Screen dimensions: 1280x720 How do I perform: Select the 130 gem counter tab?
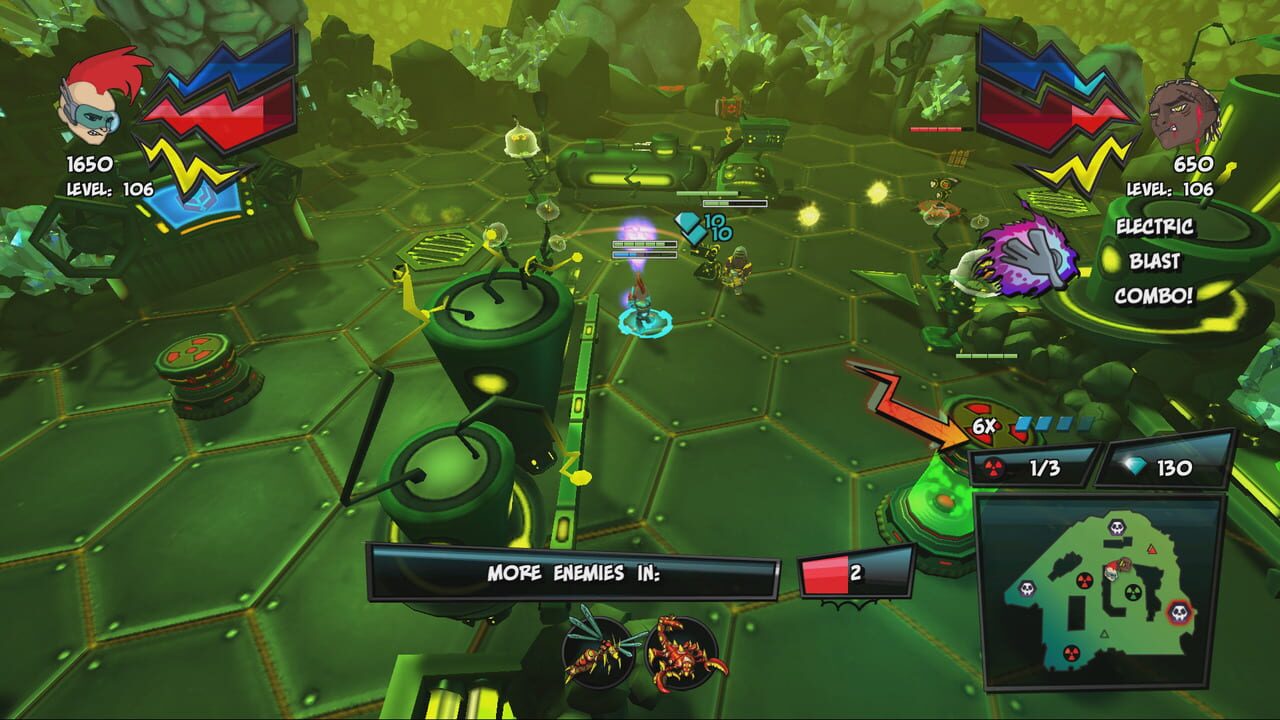click(1160, 465)
